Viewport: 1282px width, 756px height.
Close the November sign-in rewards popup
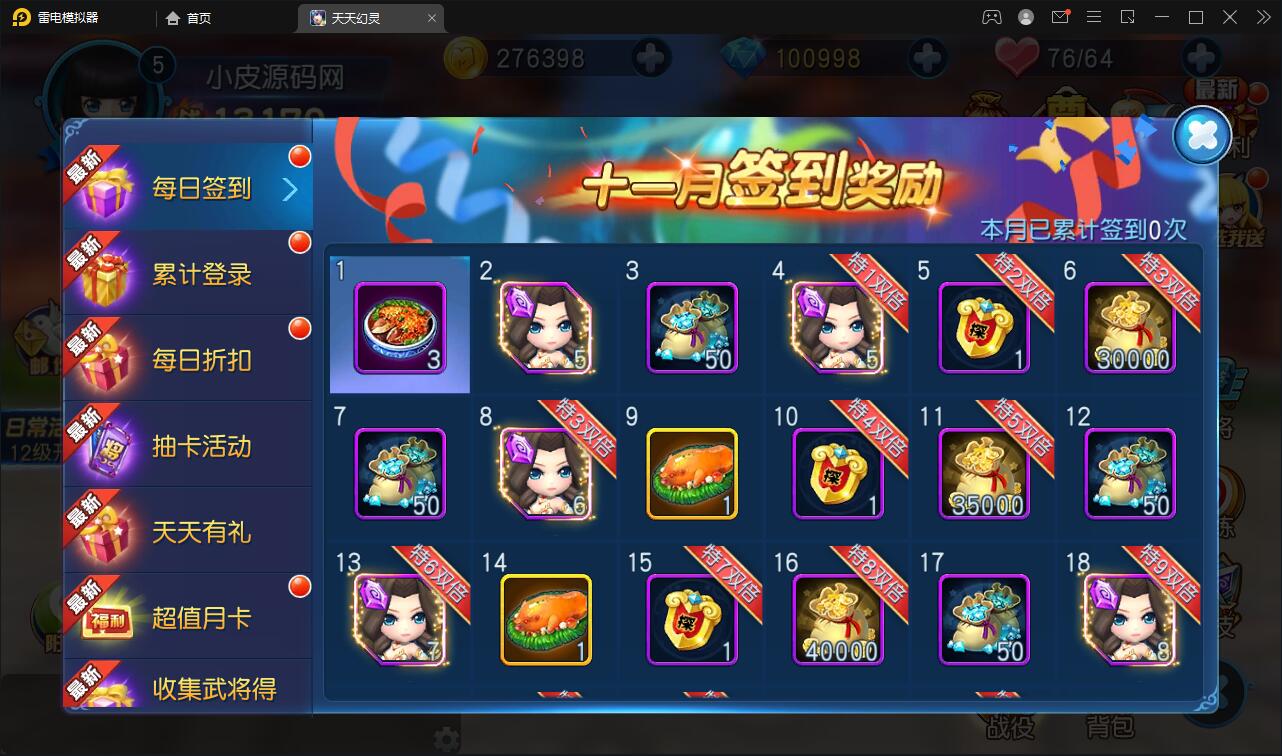click(1201, 135)
